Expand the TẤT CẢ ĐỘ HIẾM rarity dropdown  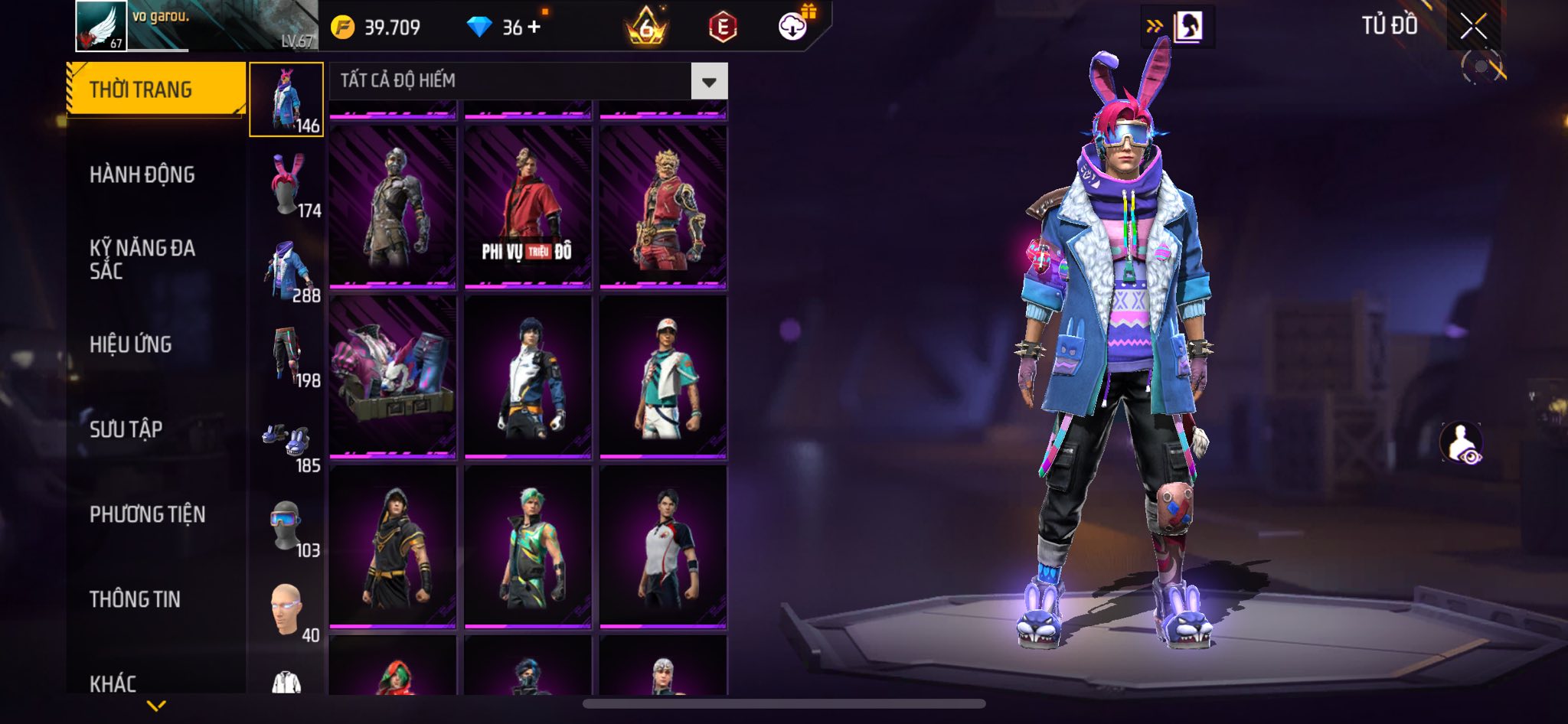709,81
